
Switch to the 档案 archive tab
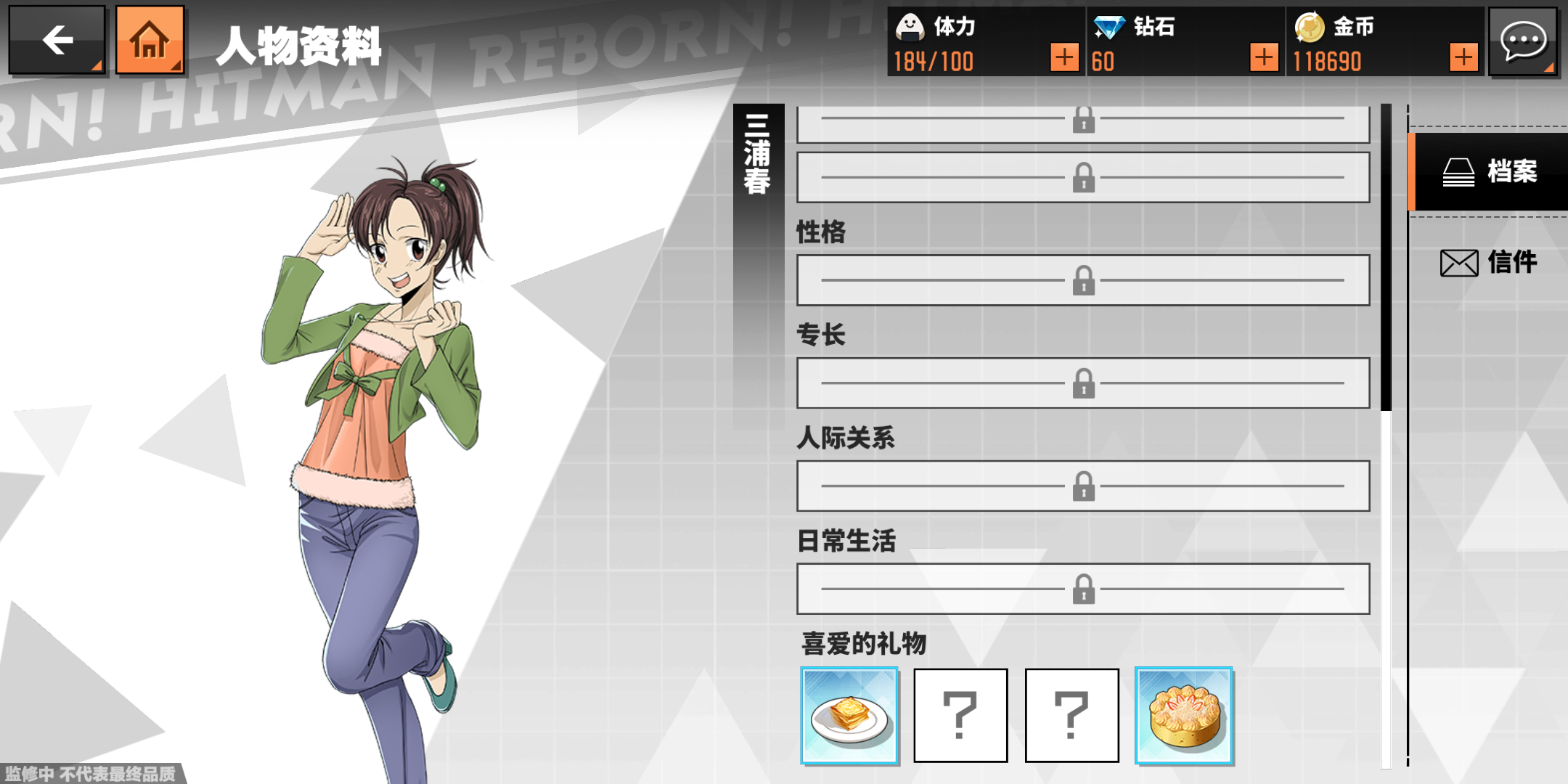(x=1490, y=172)
